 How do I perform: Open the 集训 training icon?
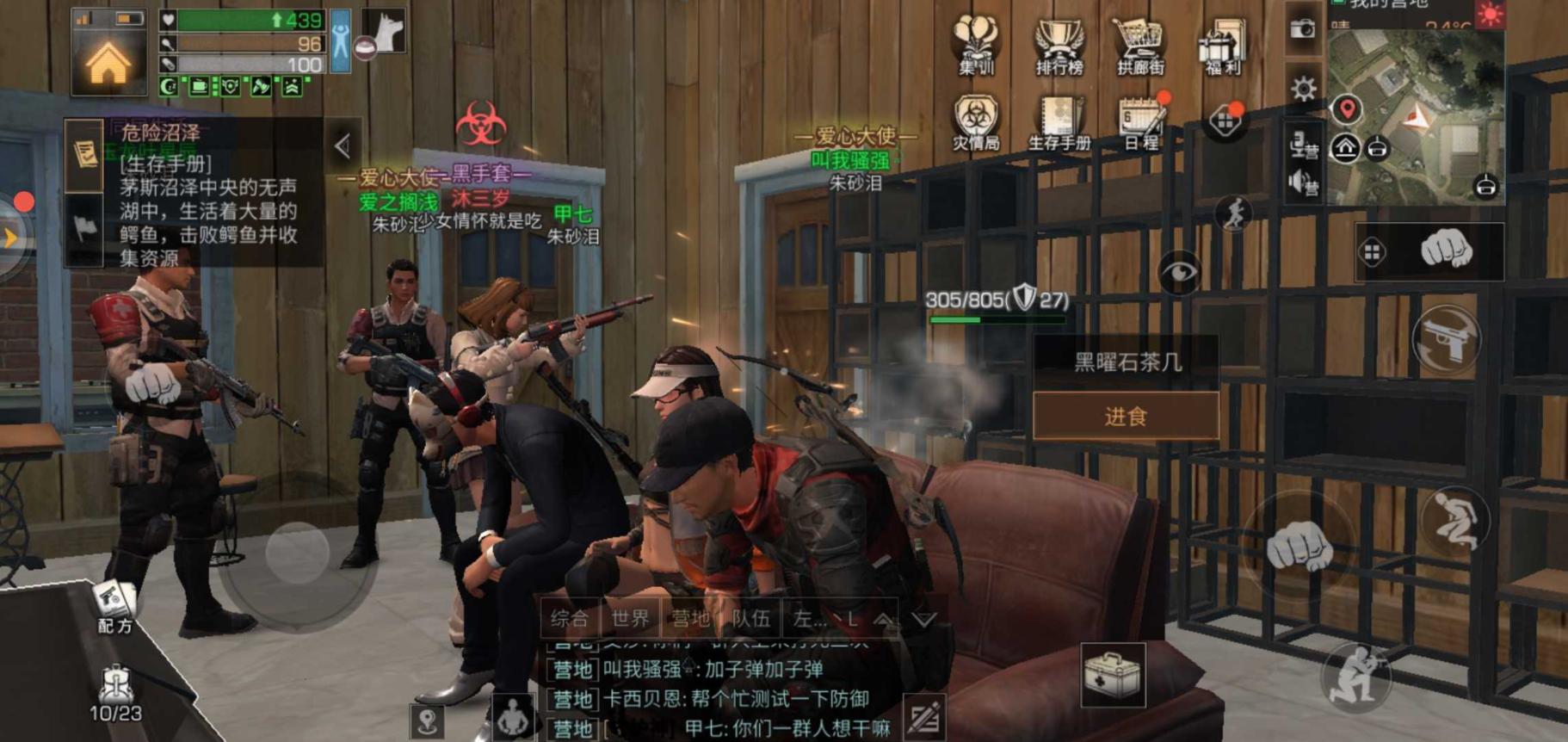click(976, 39)
